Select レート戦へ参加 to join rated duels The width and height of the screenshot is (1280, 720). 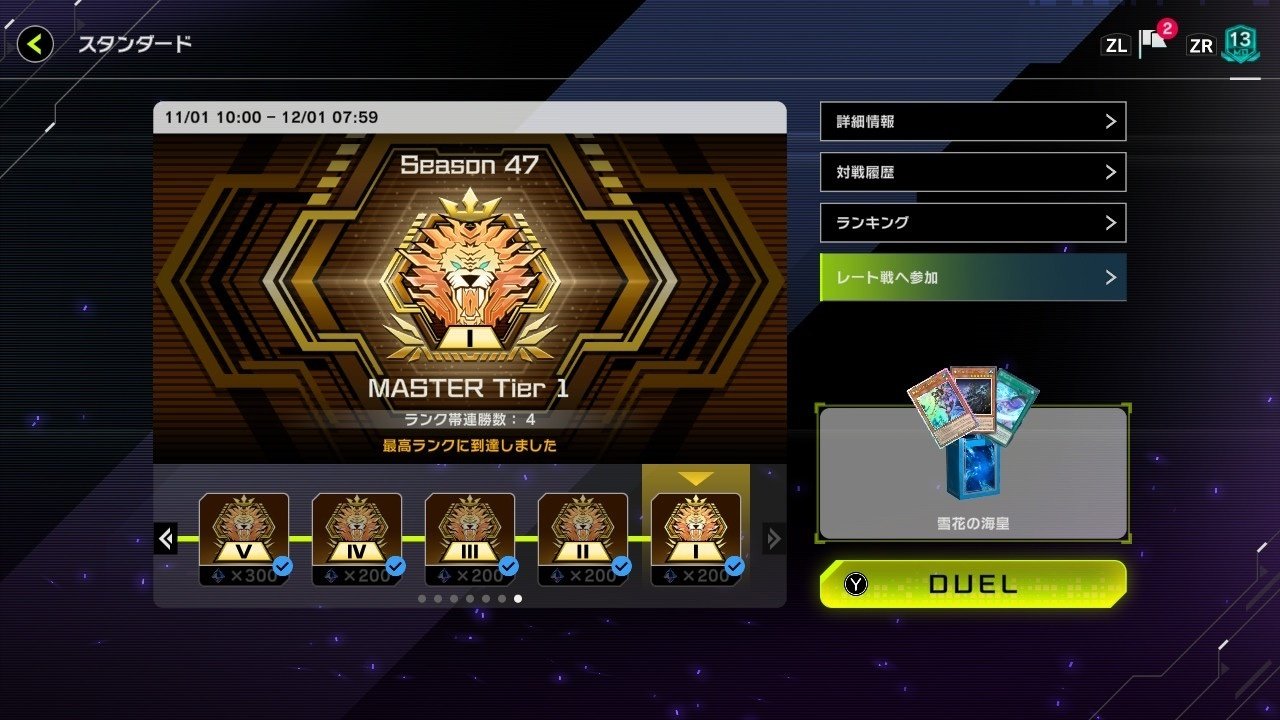pyautogui.click(x=972, y=277)
